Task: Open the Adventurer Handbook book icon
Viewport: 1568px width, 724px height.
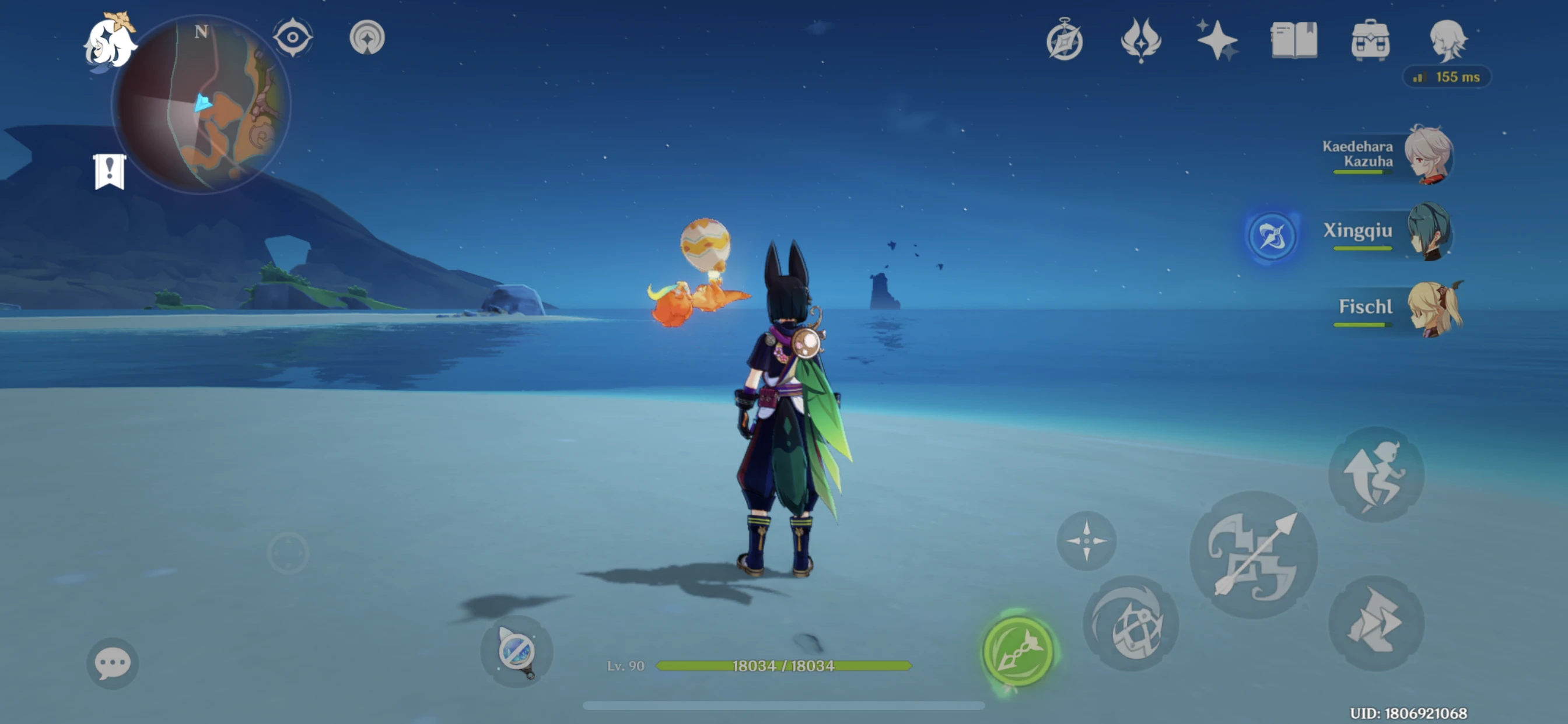Action: click(x=1294, y=40)
